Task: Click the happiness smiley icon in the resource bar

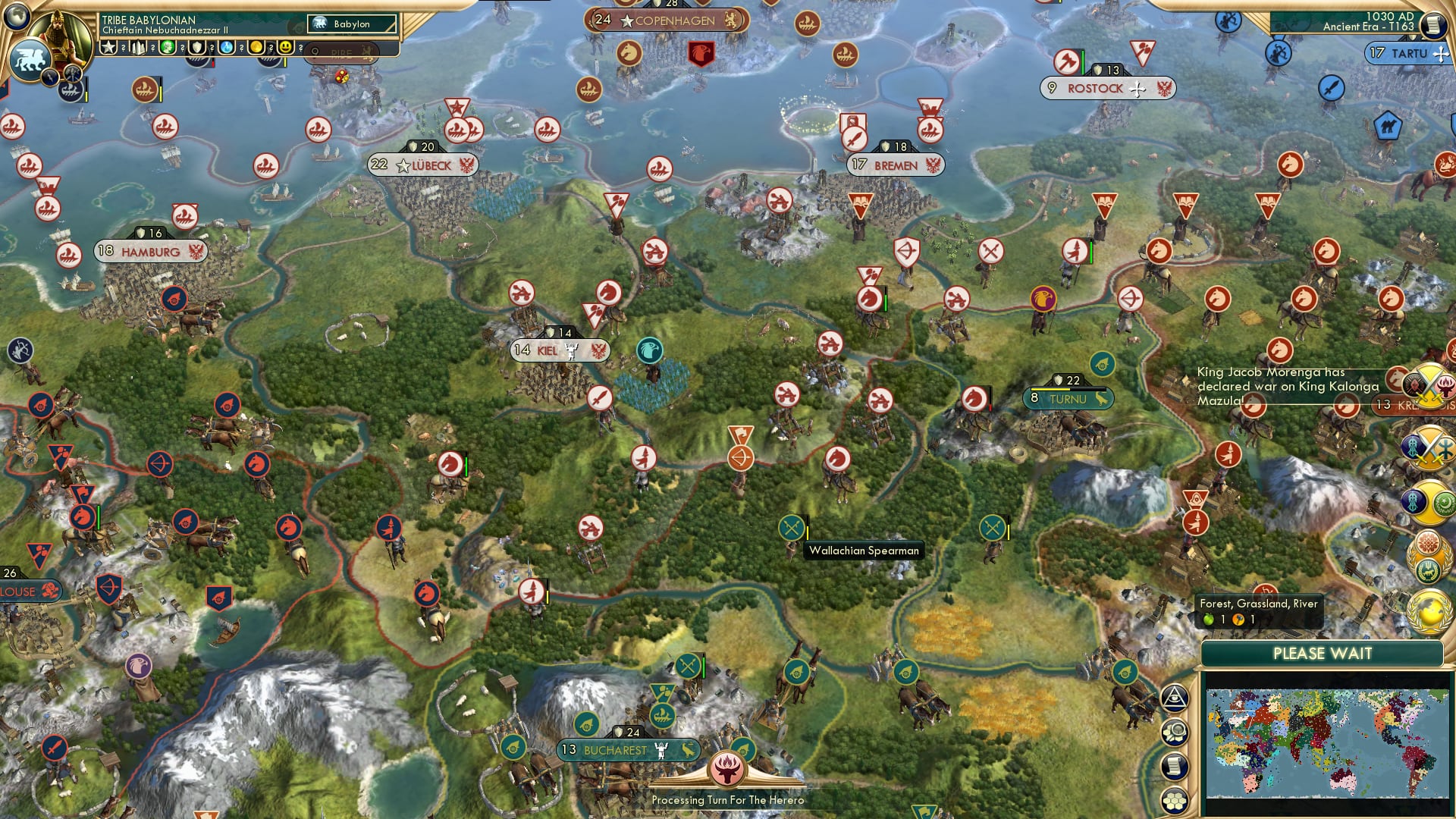Action: (x=285, y=47)
